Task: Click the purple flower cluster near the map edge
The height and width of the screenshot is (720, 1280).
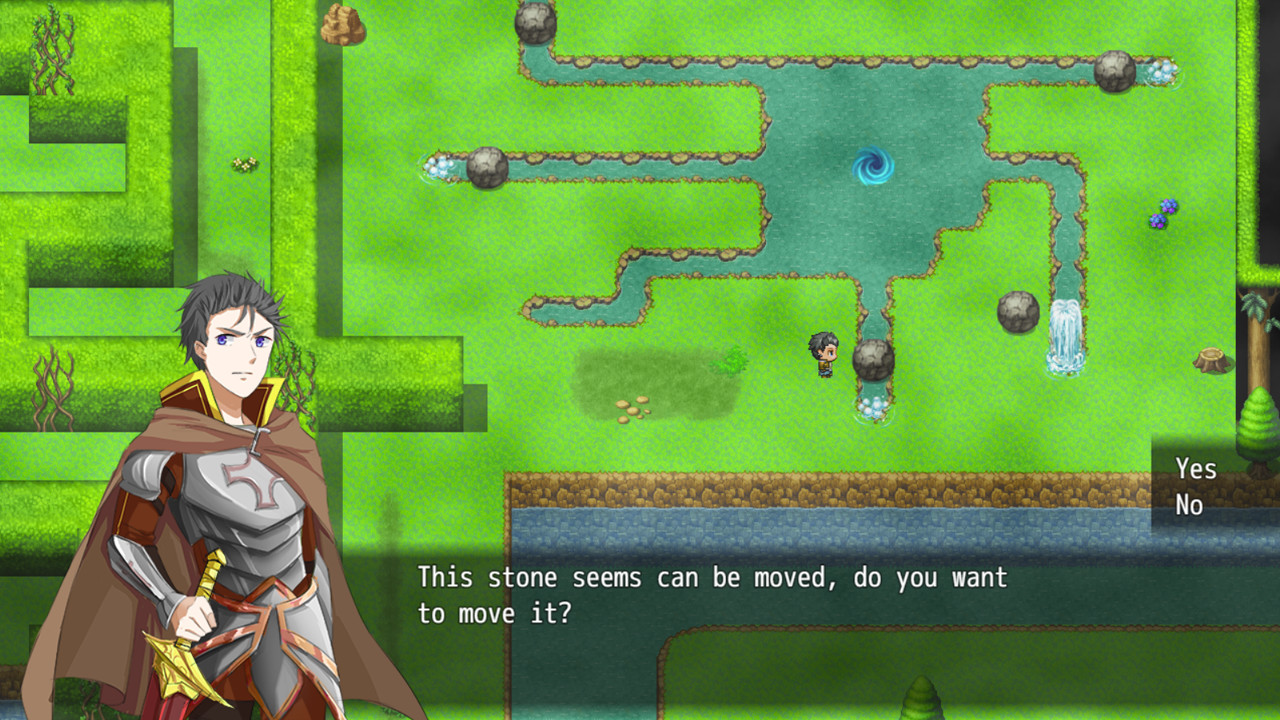Action: pyautogui.click(x=1162, y=216)
